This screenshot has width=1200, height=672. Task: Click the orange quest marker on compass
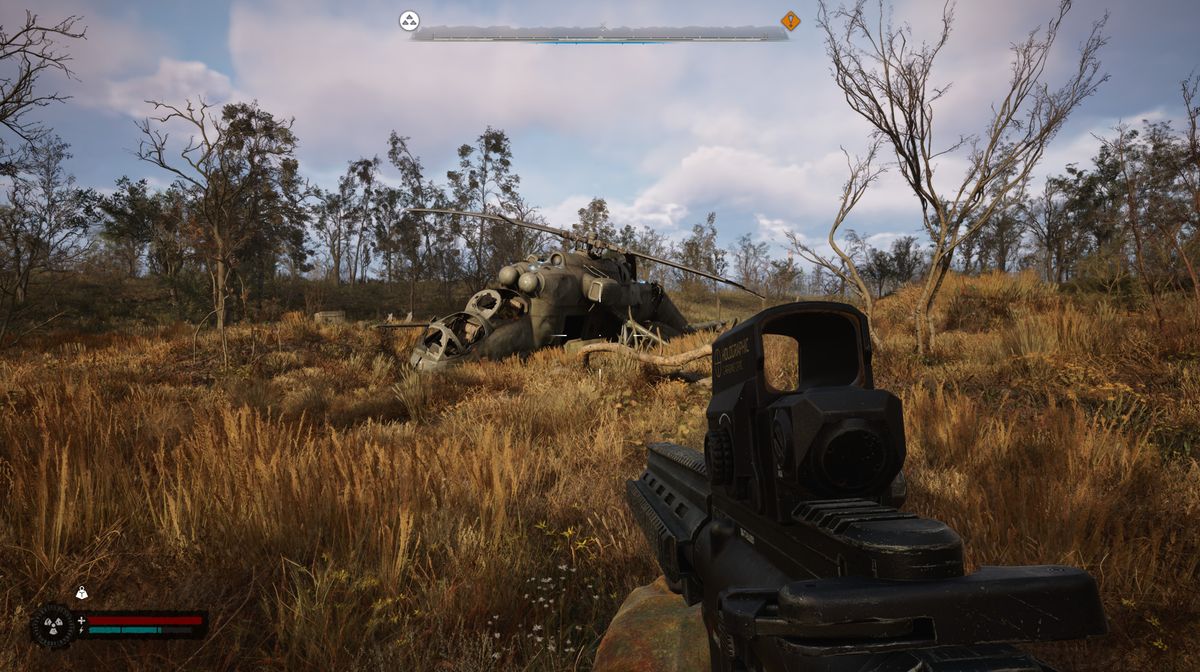click(x=790, y=20)
